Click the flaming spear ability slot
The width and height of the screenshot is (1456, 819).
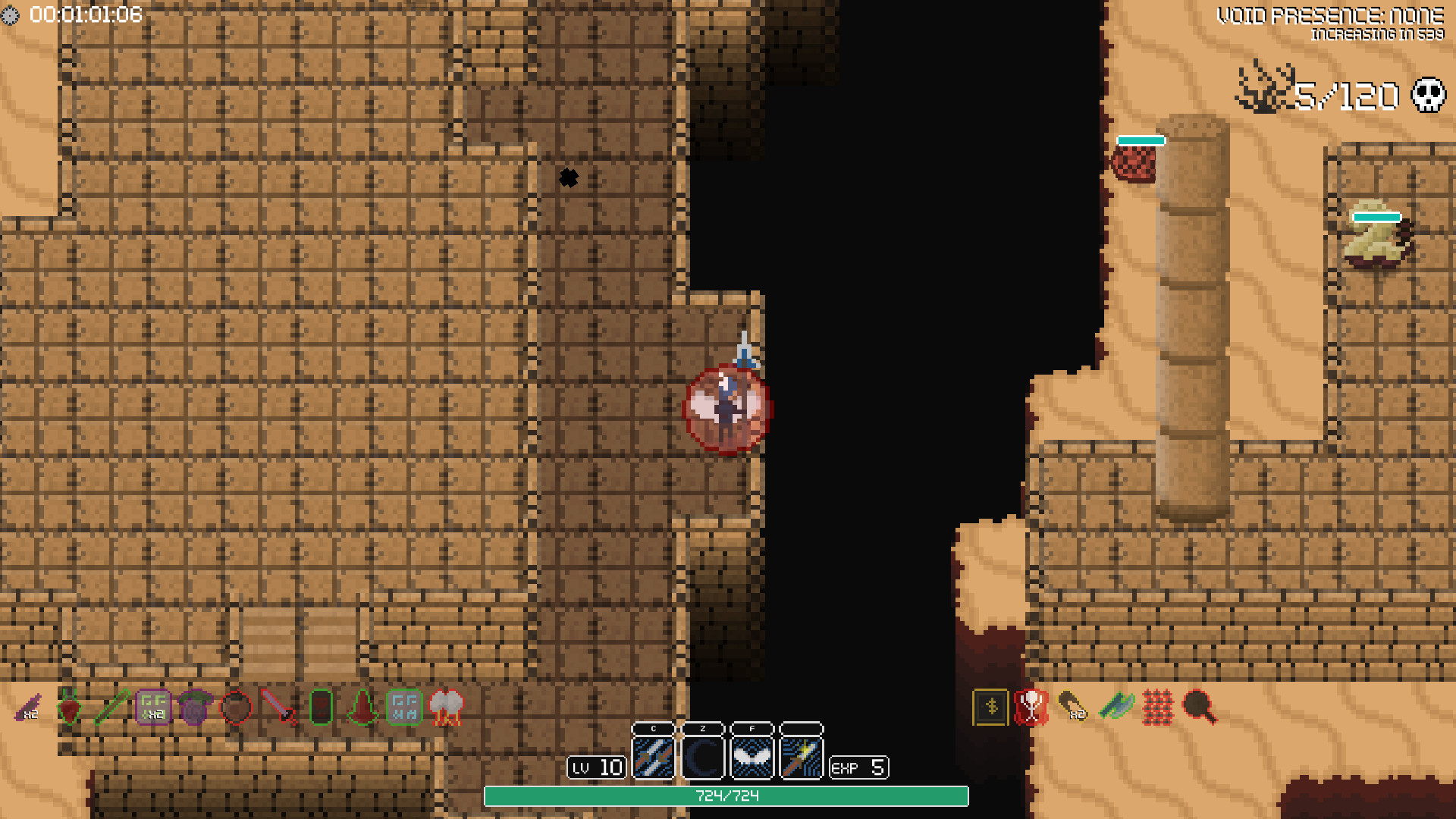click(x=800, y=759)
